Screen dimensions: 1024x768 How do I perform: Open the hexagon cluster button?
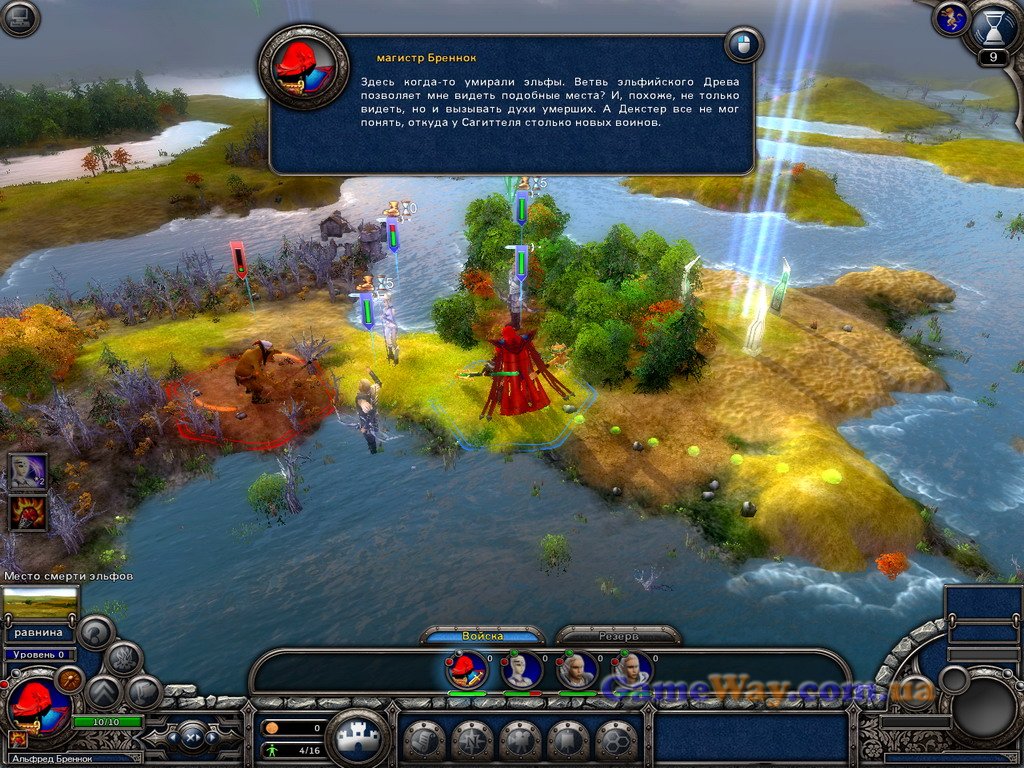tap(616, 741)
